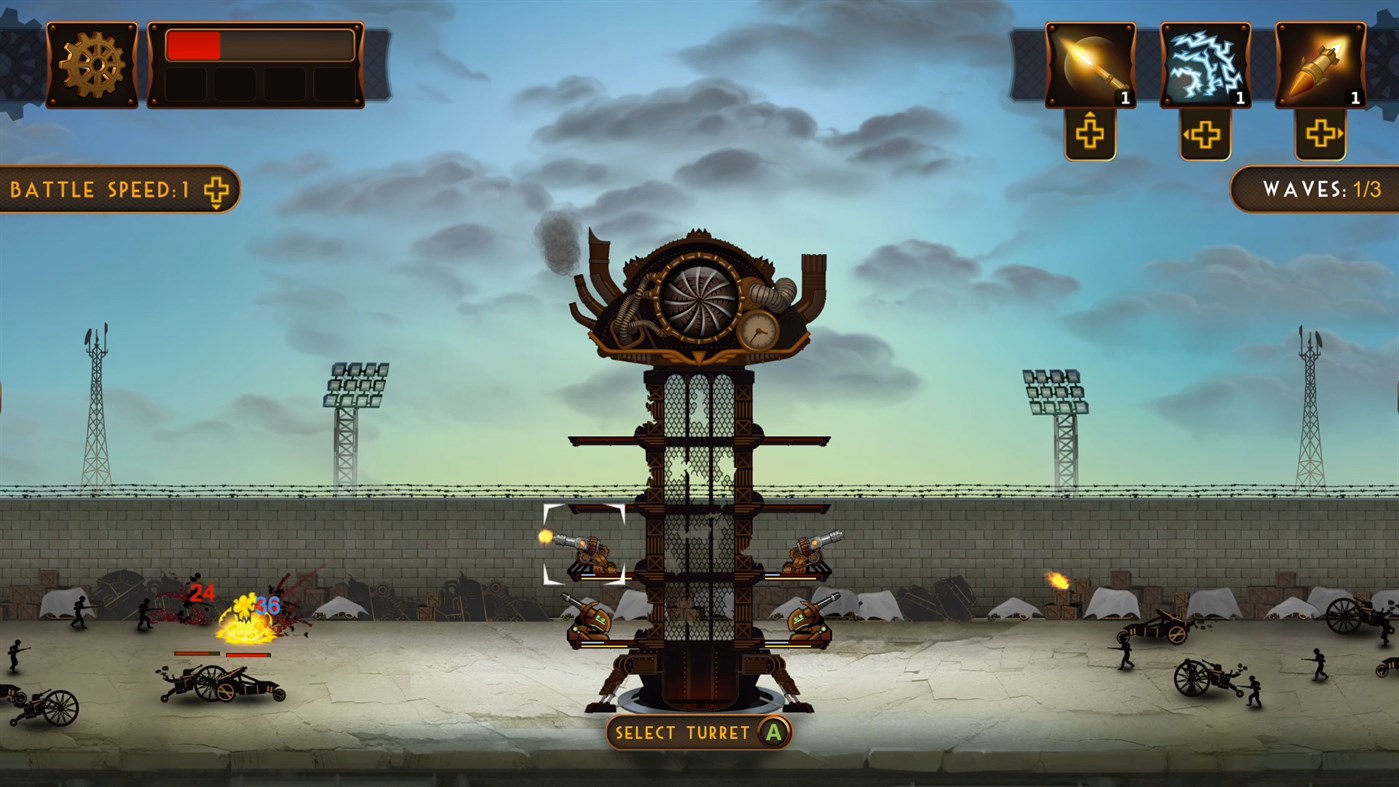Viewport: 1399px width, 787px height.
Task: Click the red tower health bar
Action: (x=193, y=43)
